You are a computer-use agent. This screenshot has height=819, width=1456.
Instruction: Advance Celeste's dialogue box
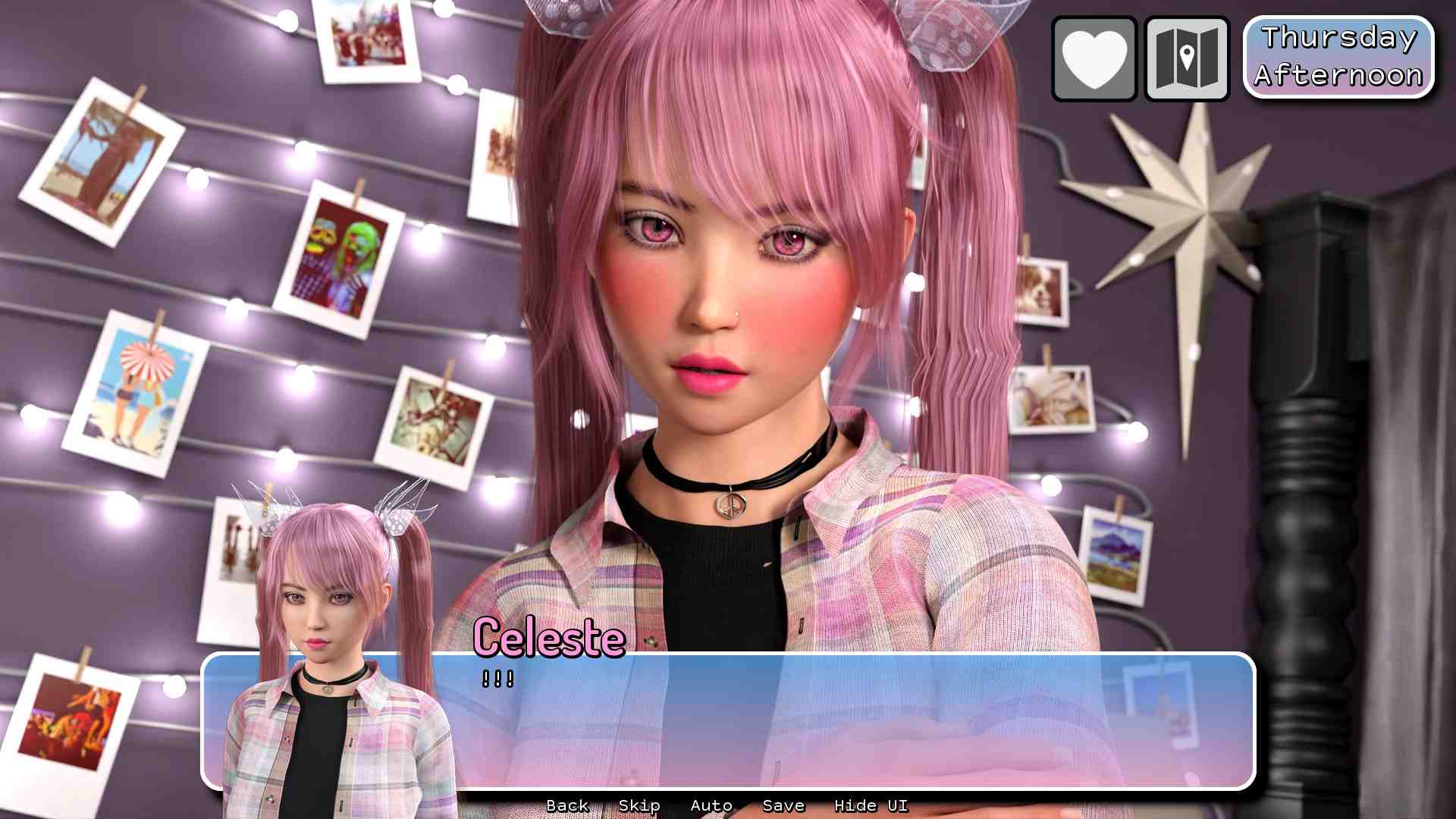click(834, 720)
